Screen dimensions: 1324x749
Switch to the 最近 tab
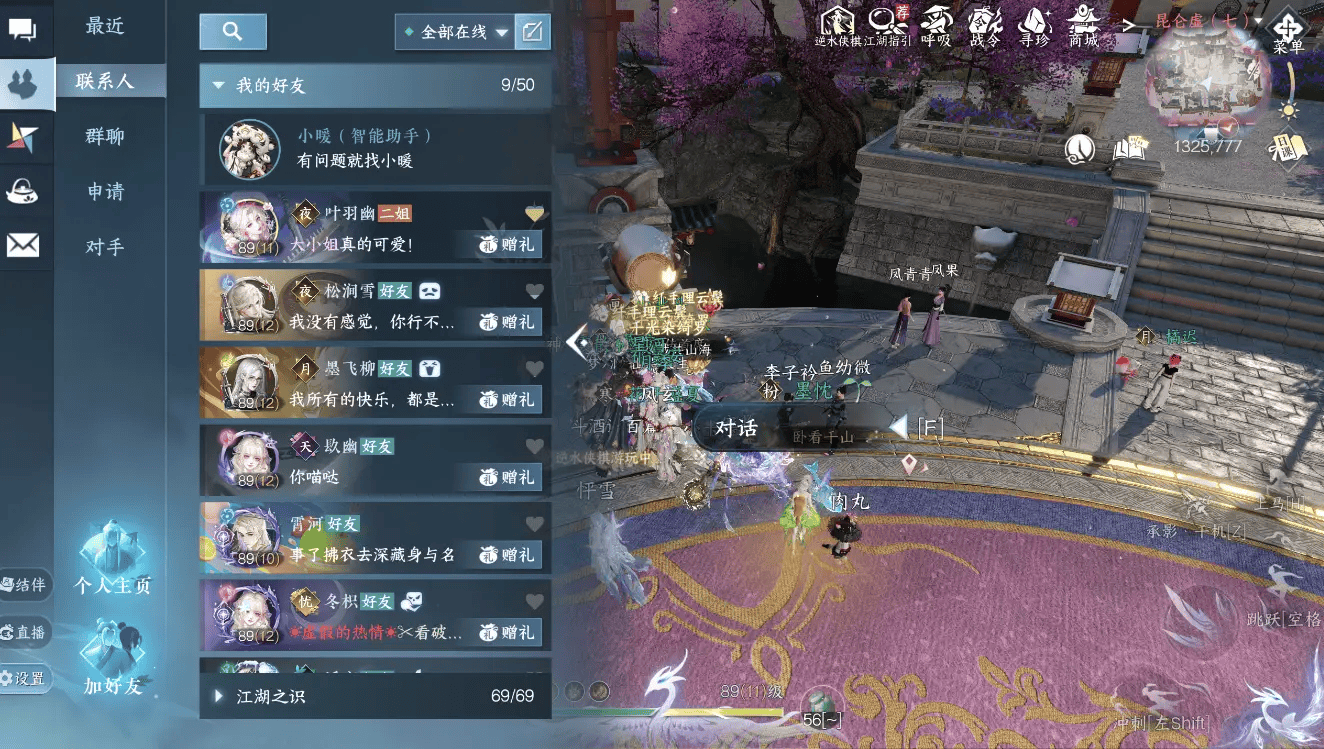pos(105,27)
